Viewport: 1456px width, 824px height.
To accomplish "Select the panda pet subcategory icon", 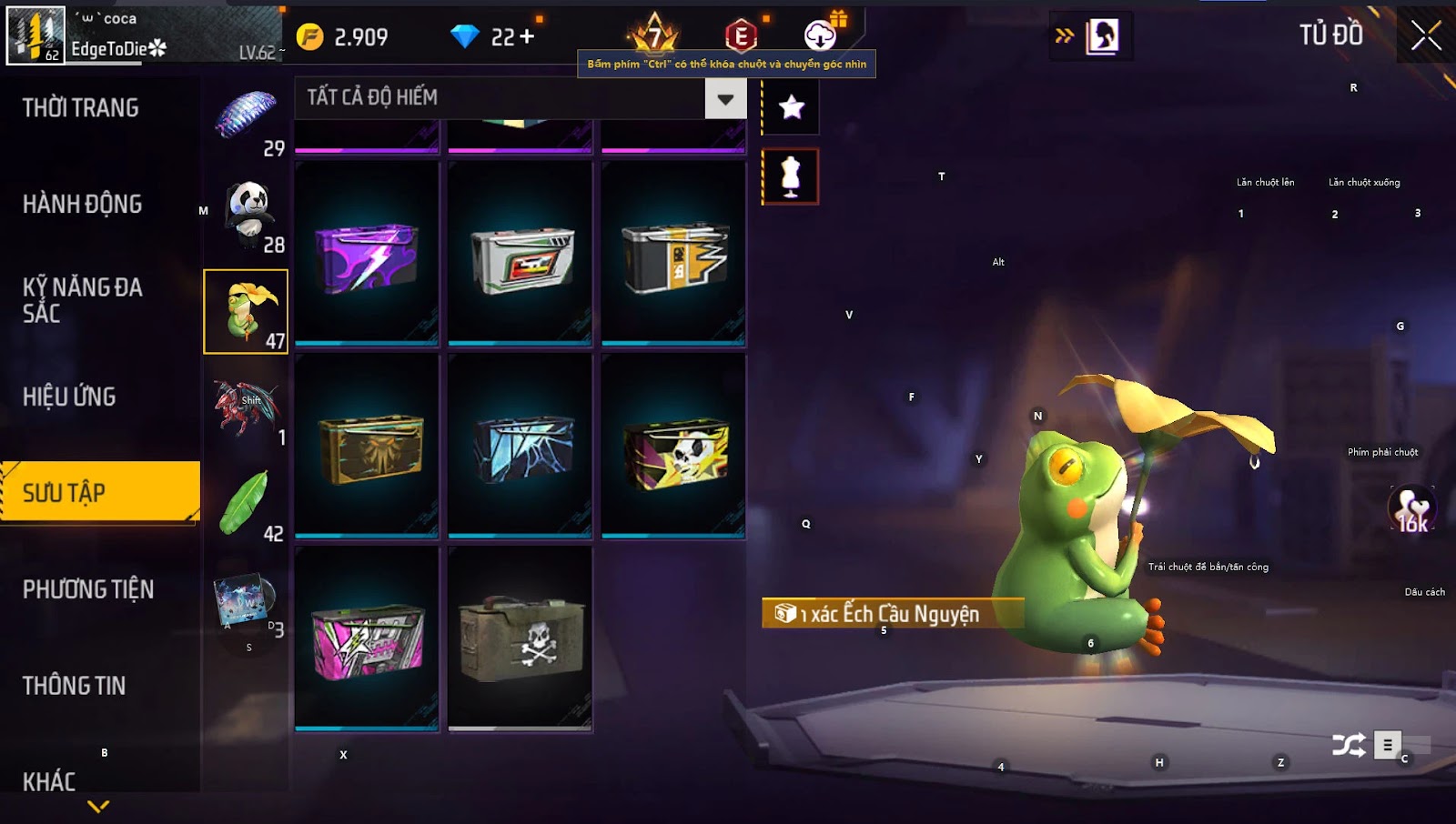I will pos(247,216).
